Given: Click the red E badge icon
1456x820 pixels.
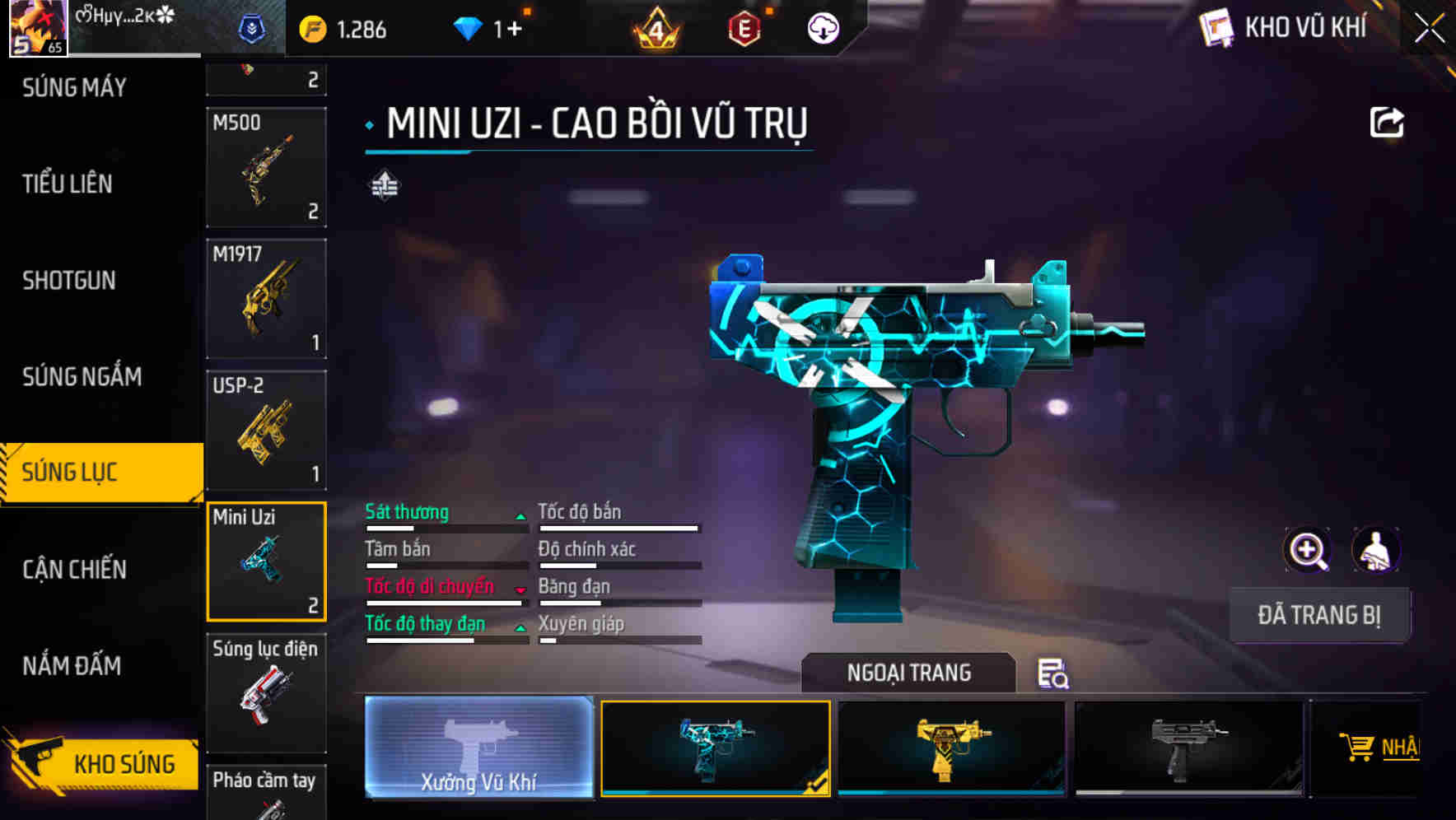Looking at the screenshot, I should [x=746, y=27].
